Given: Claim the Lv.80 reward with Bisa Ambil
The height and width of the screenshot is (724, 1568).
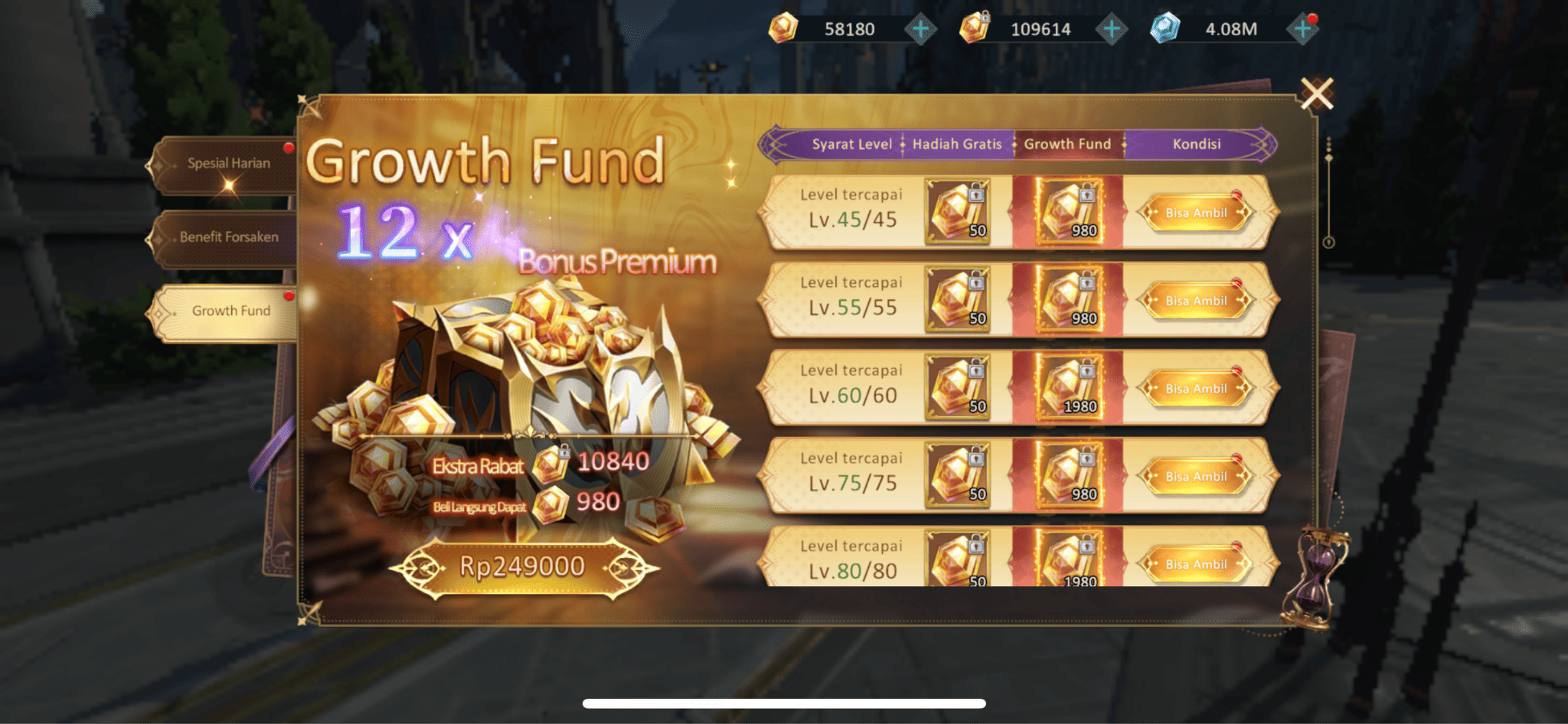Looking at the screenshot, I should (1196, 565).
